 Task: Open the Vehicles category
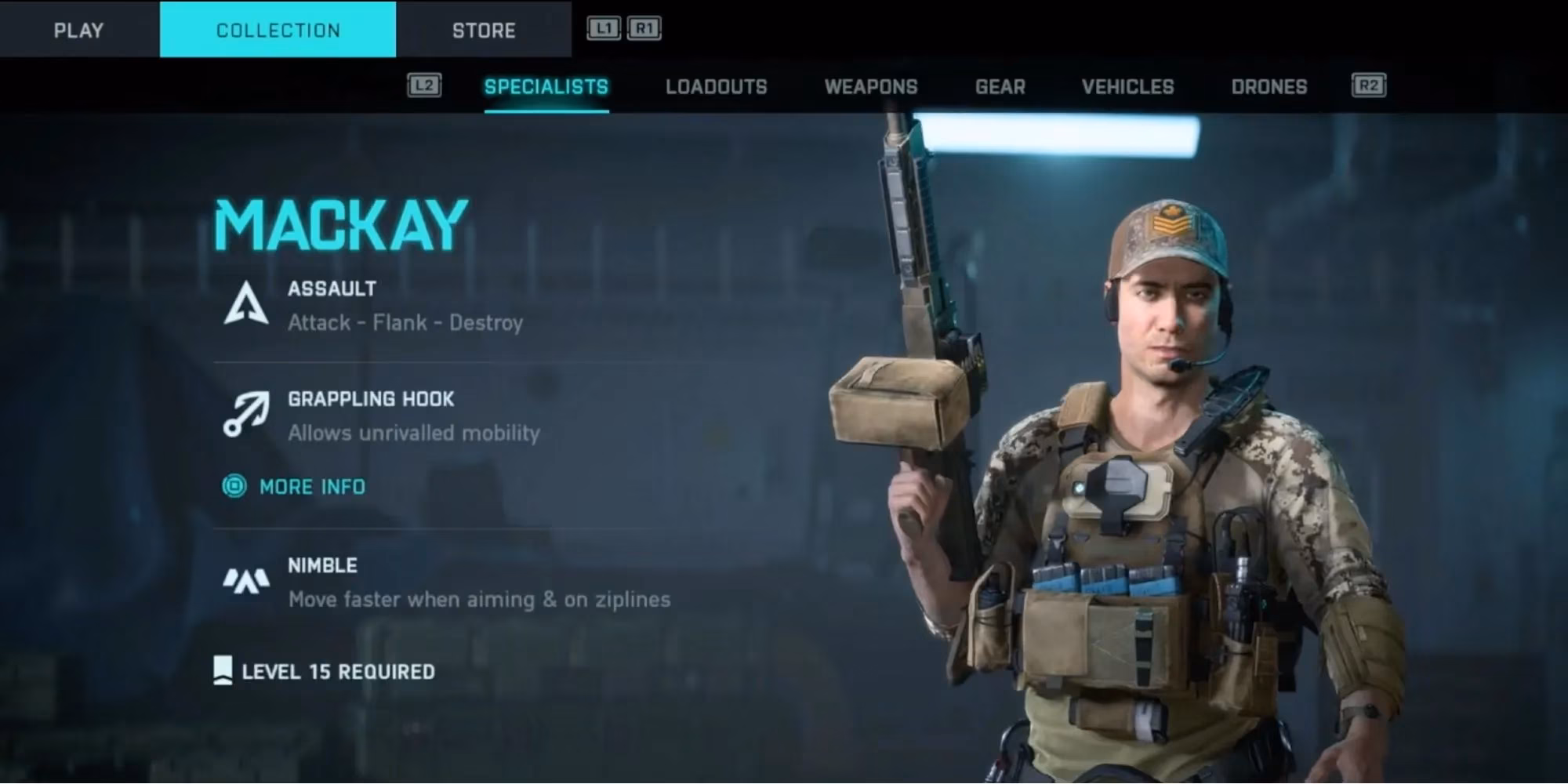tap(1127, 87)
